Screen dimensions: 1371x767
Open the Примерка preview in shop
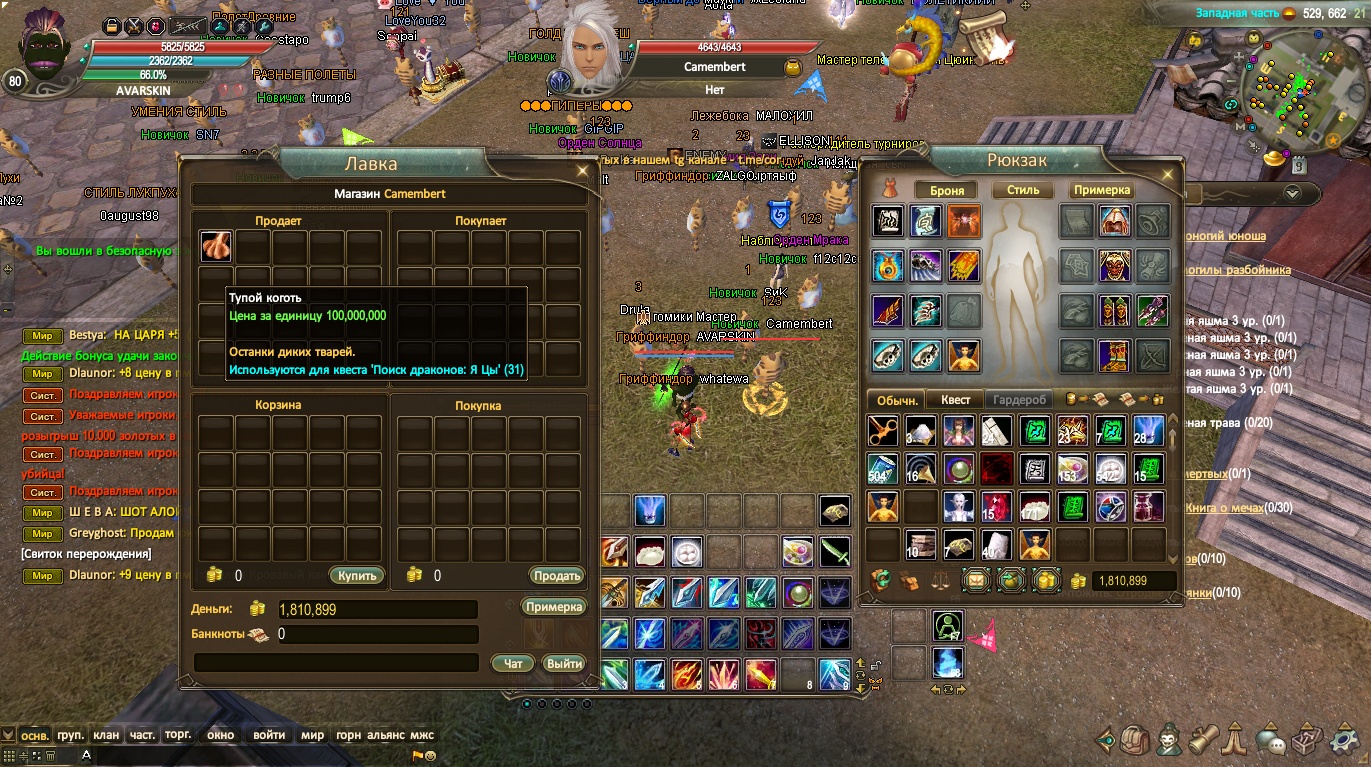pos(553,606)
